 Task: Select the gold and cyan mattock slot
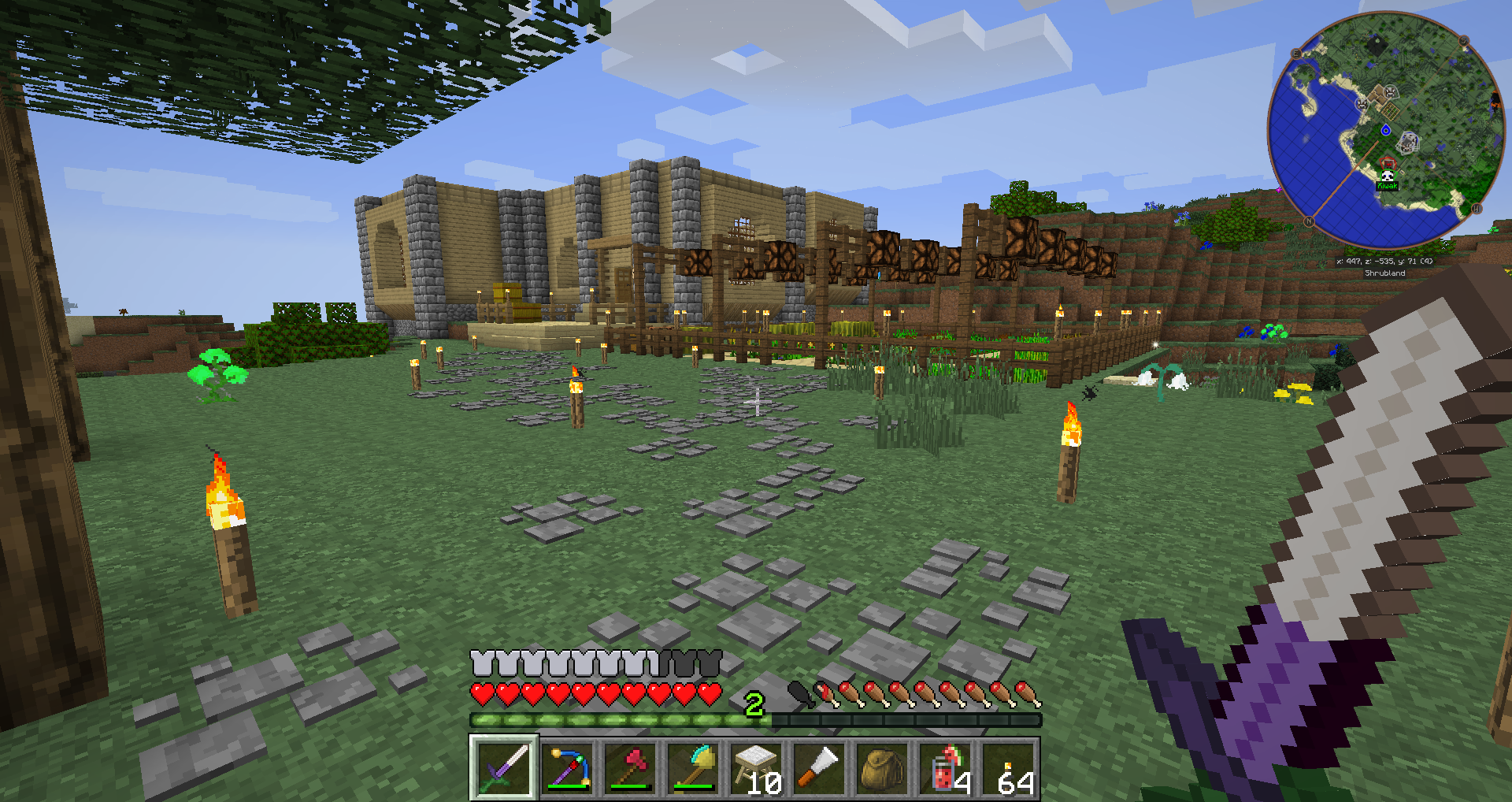pos(694,768)
